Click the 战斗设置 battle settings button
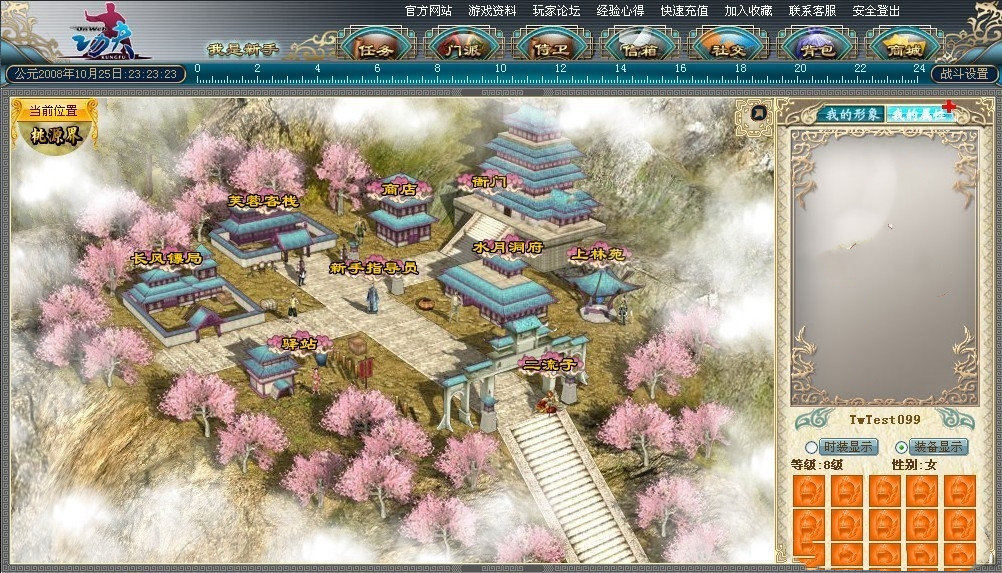 (x=965, y=74)
